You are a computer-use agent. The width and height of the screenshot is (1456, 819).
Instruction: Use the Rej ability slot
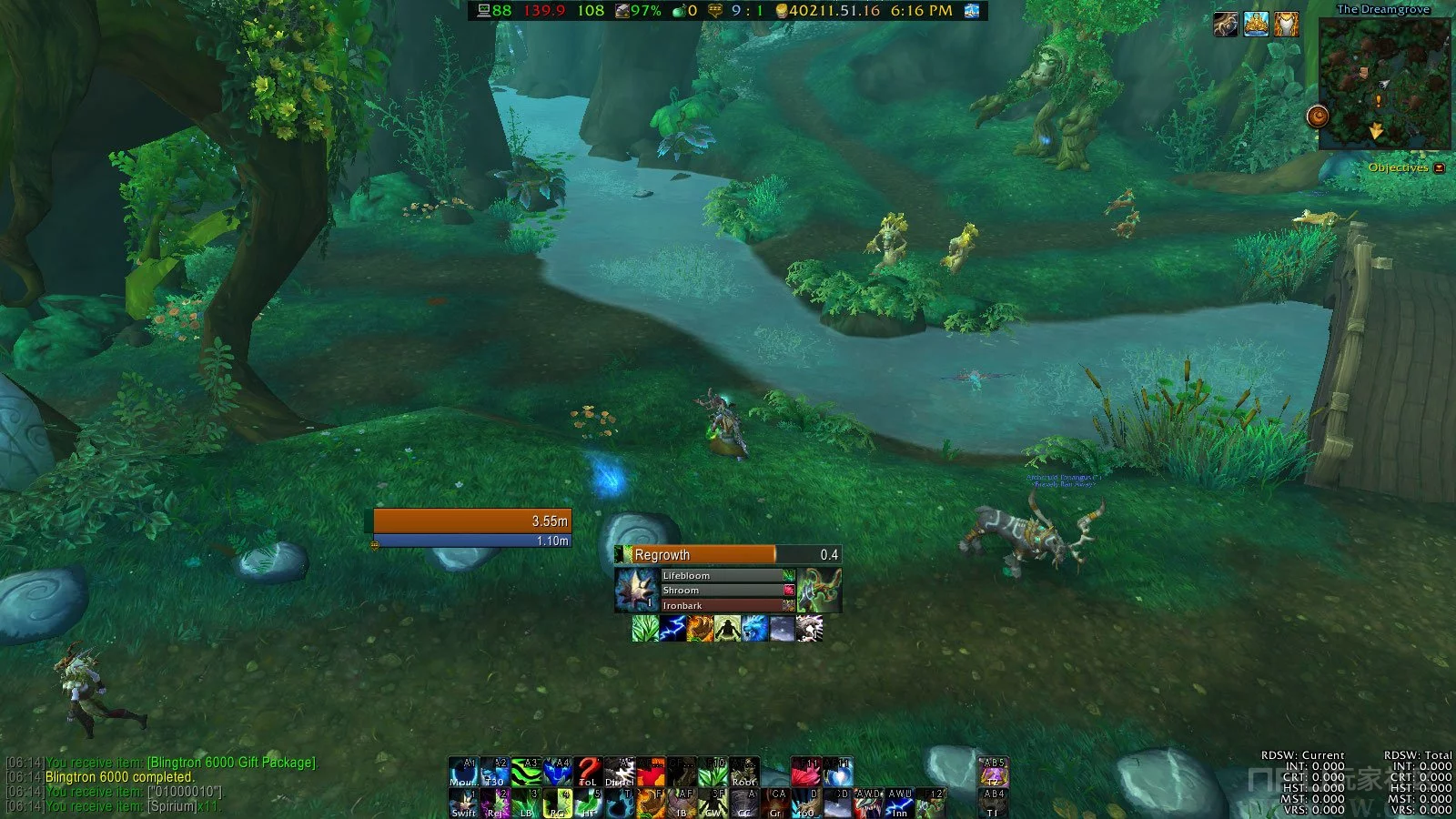(495, 803)
